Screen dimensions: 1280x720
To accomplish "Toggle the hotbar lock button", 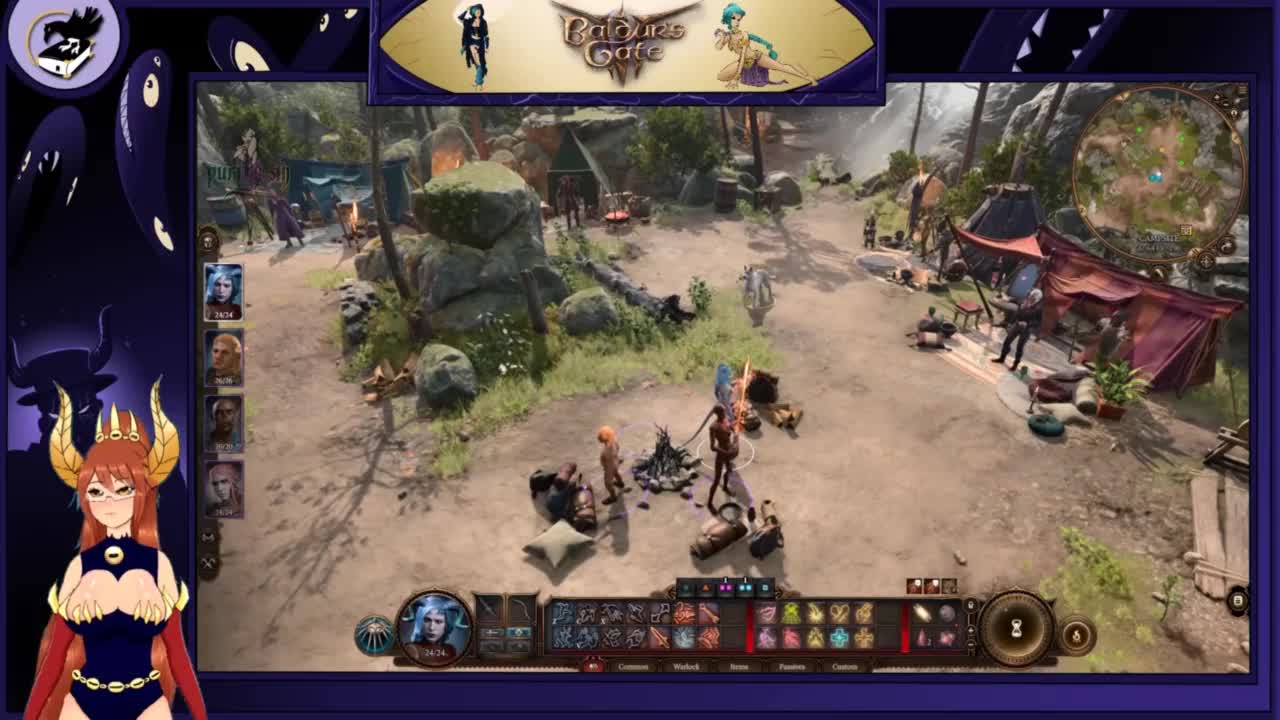I will coord(969,605).
